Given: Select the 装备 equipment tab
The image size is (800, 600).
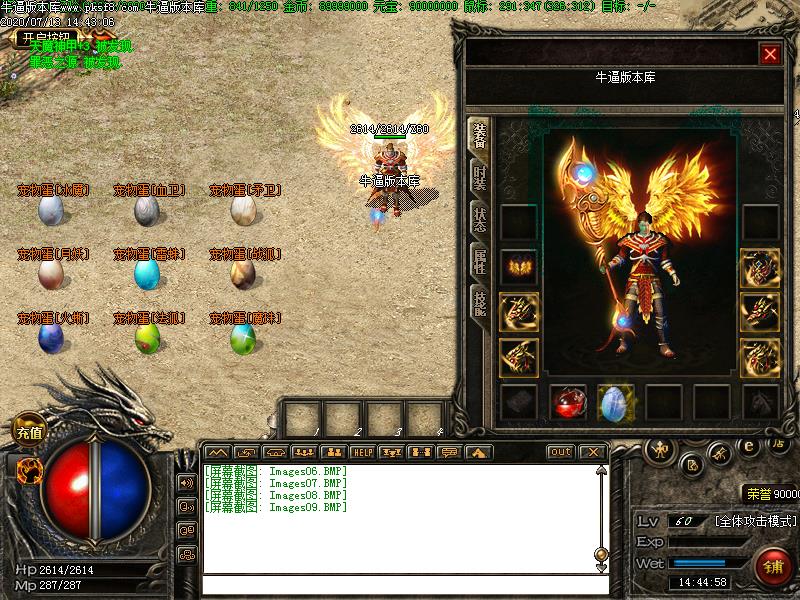Looking at the screenshot, I should [x=480, y=135].
